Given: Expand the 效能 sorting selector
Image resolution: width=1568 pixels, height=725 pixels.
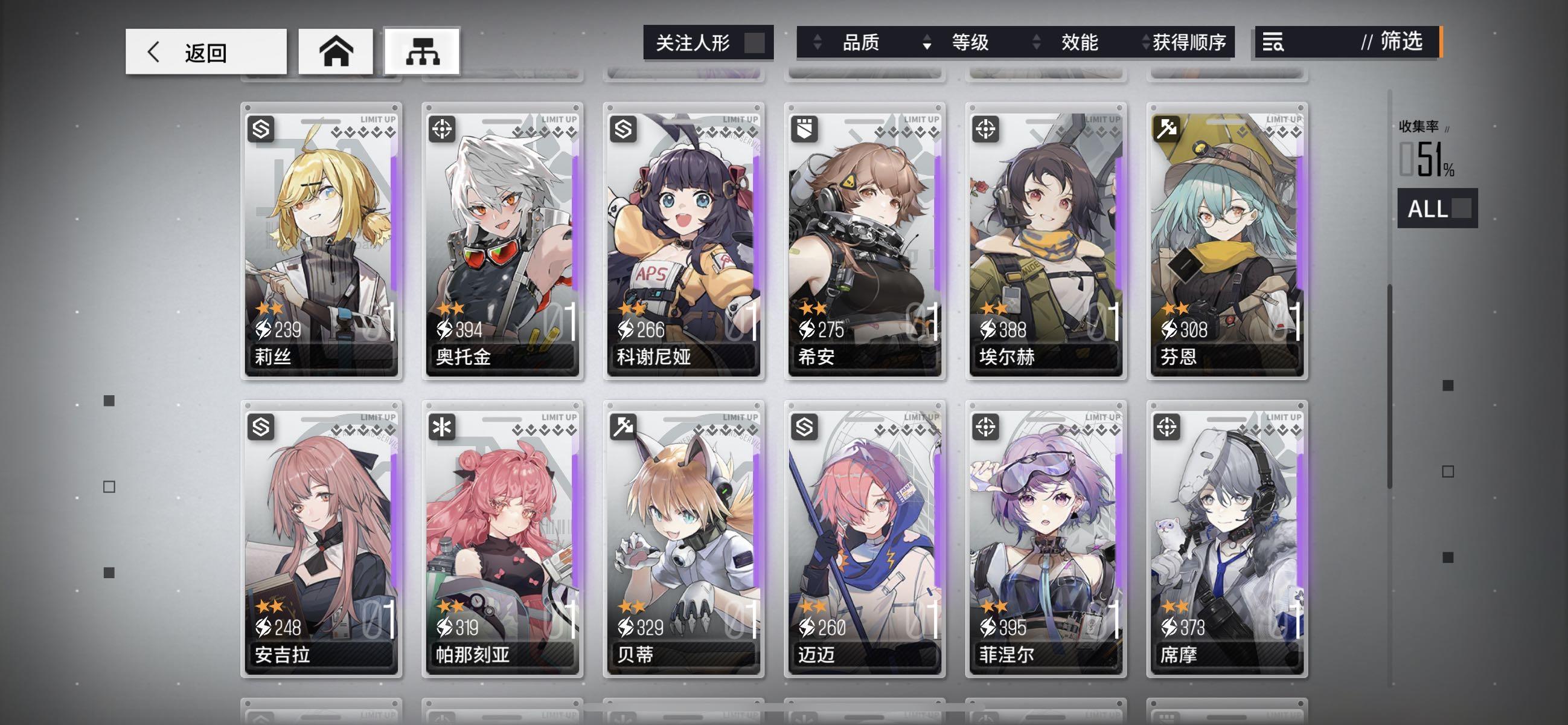Looking at the screenshot, I should (x=1035, y=43).
